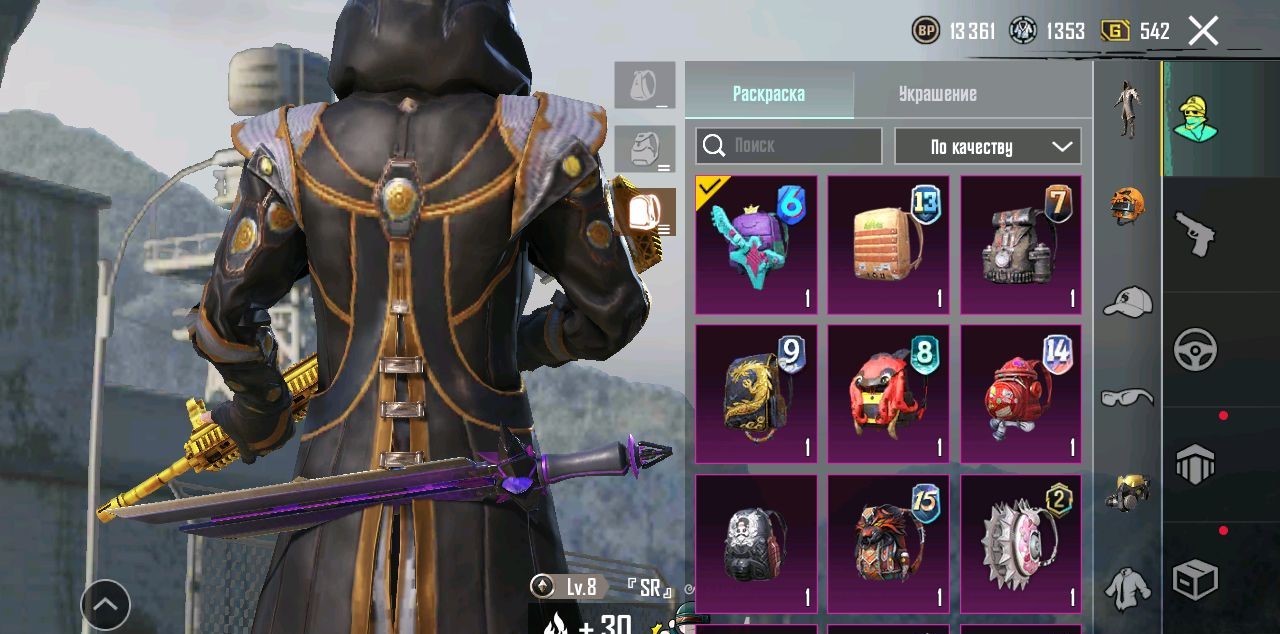This screenshot has width=1280, height=634.
Task: Choose the tan backpack skin numbered 13
Action: [x=888, y=245]
